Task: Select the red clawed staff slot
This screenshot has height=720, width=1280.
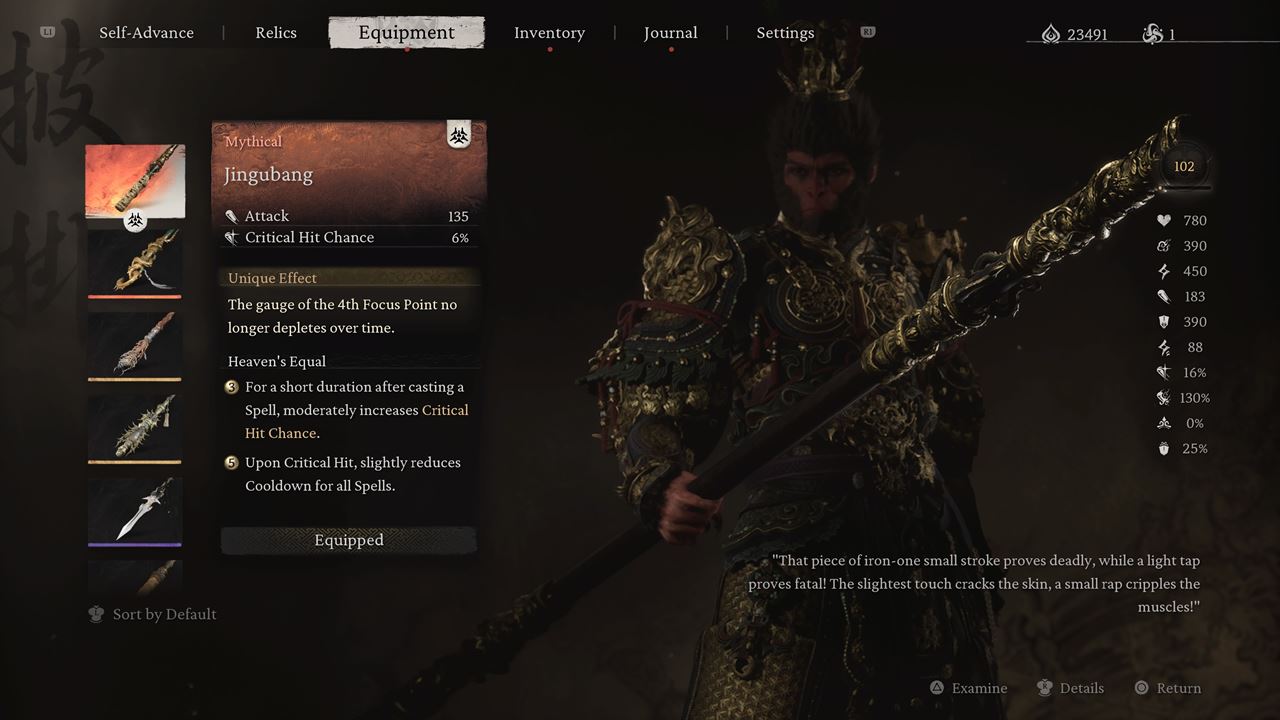Action: click(x=135, y=345)
